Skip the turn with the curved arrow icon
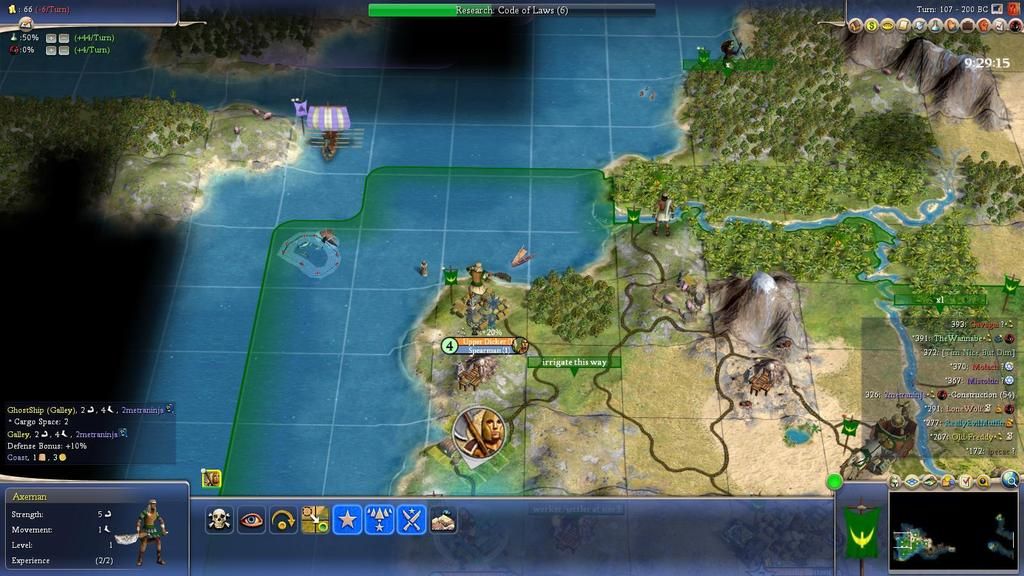The width and height of the screenshot is (1024, 576). point(283,520)
